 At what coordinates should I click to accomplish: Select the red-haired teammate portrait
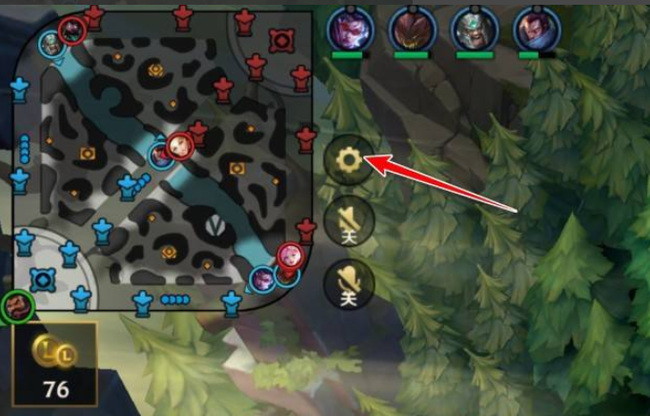tap(535, 27)
